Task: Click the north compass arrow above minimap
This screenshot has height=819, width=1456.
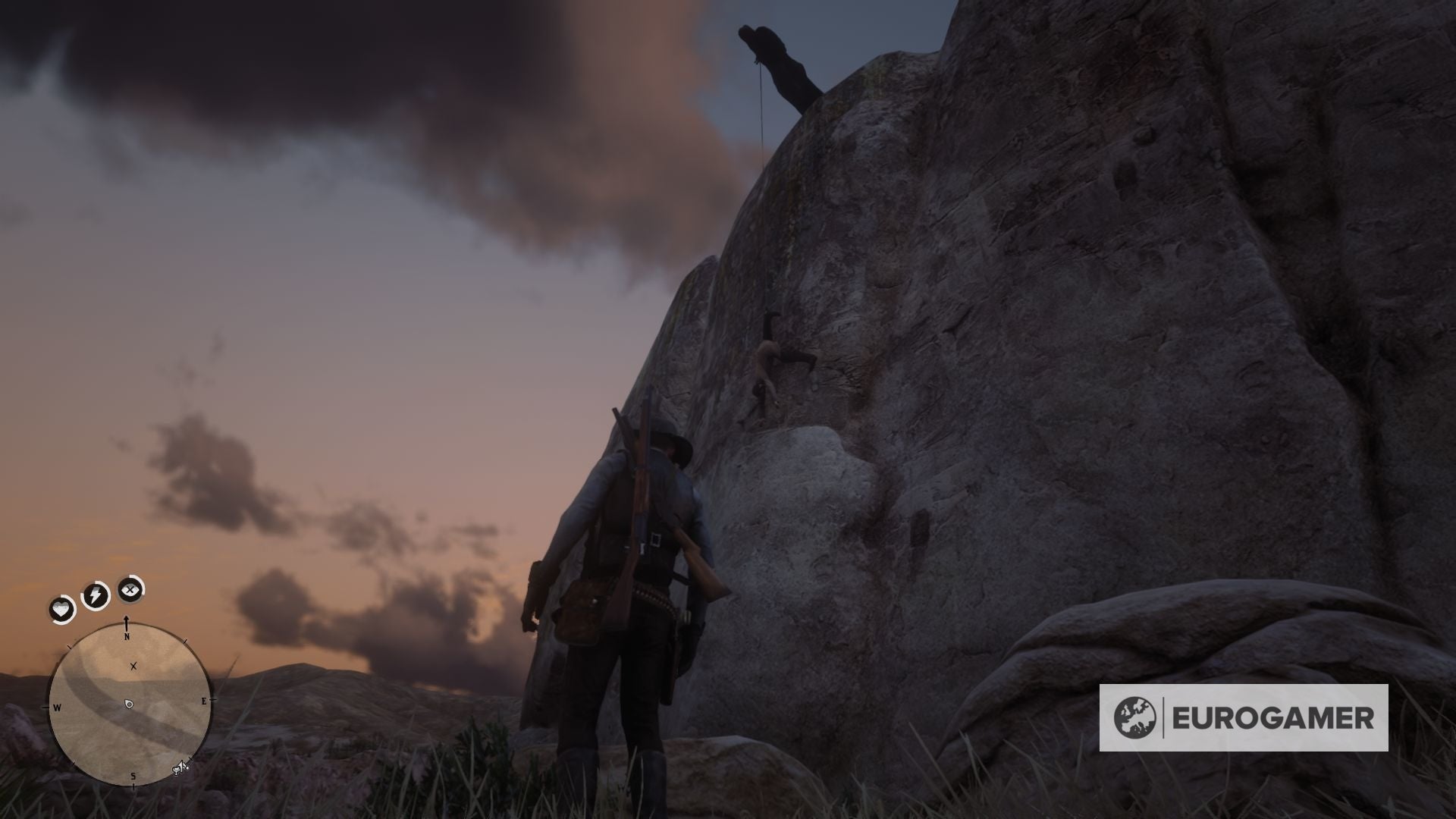Action: click(127, 621)
